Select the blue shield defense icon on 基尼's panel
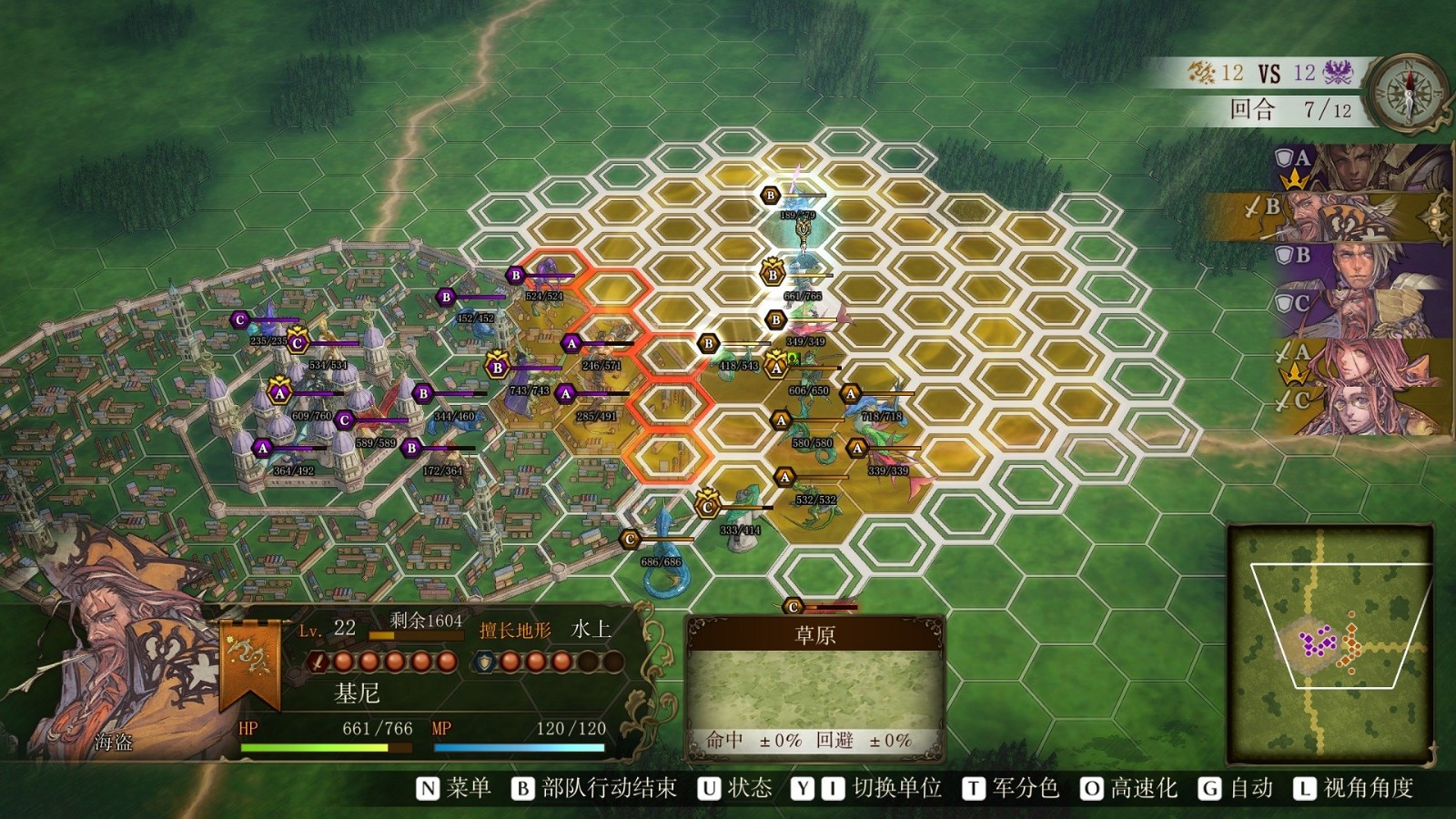 pos(484,662)
